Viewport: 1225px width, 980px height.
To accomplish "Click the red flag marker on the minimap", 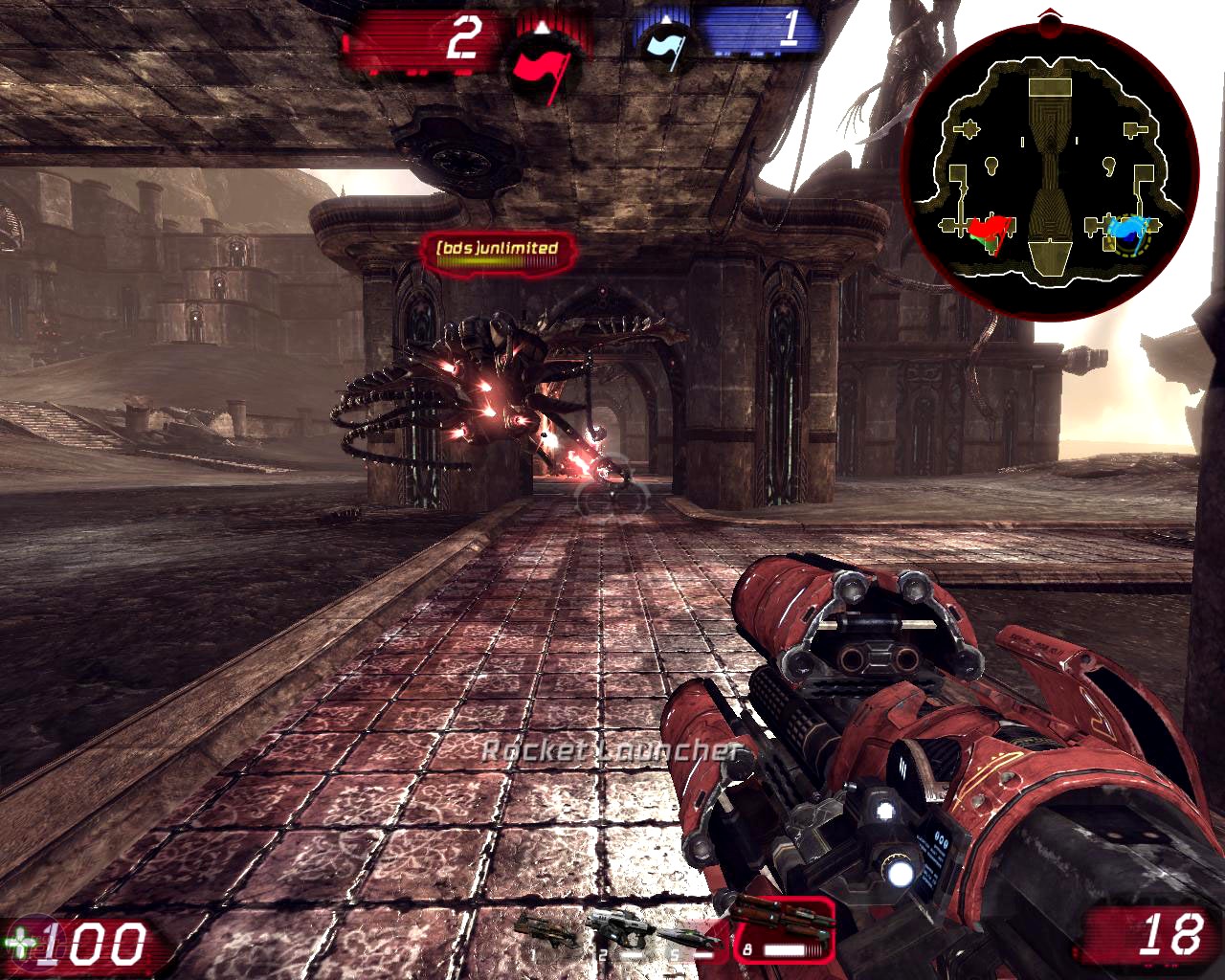I will pyautogui.click(x=988, y=230).
